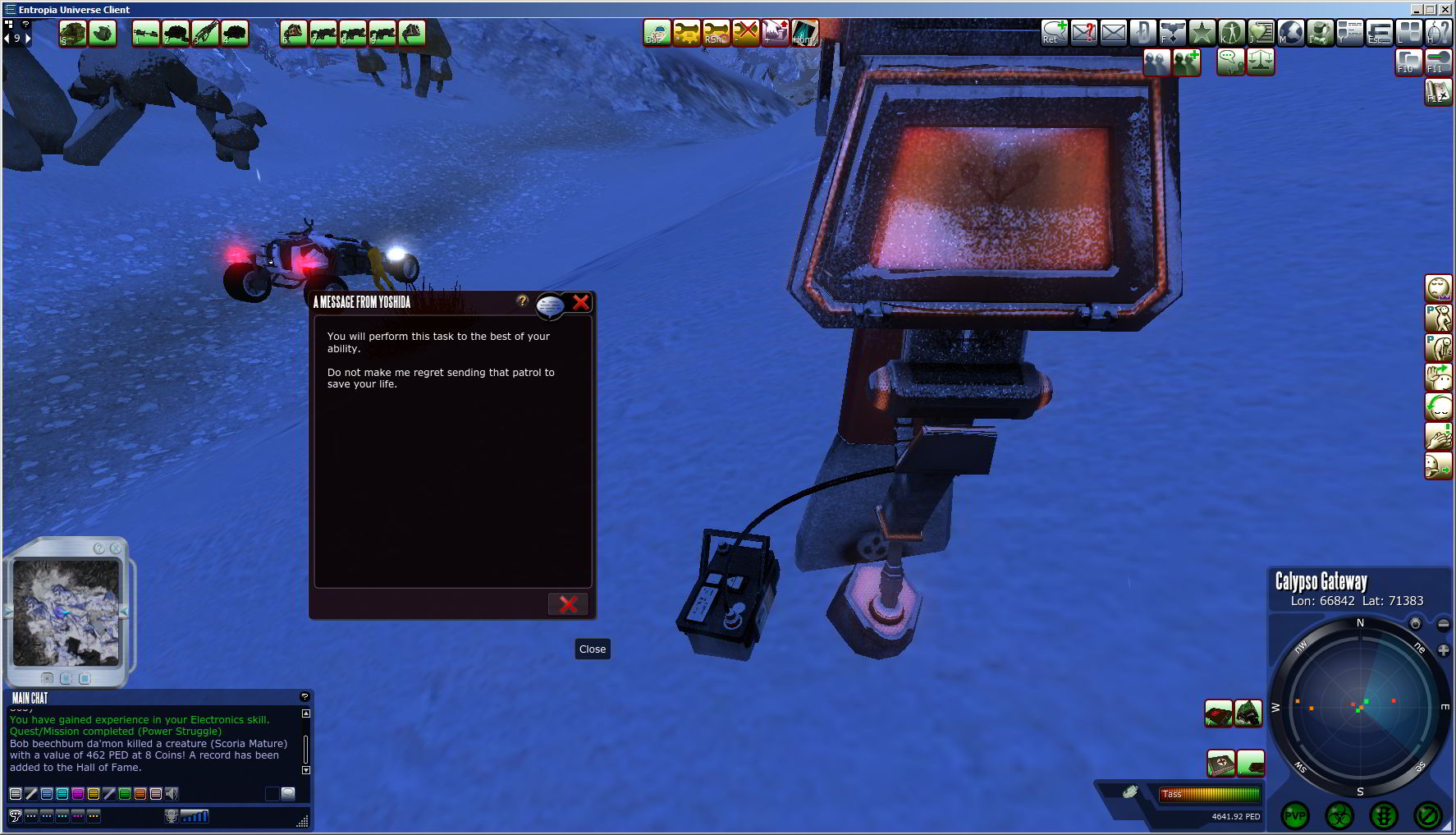This screenshot has width=1456, height=835.
Task: Close the minimap panel with its X
Action: (x=116, y=548)
